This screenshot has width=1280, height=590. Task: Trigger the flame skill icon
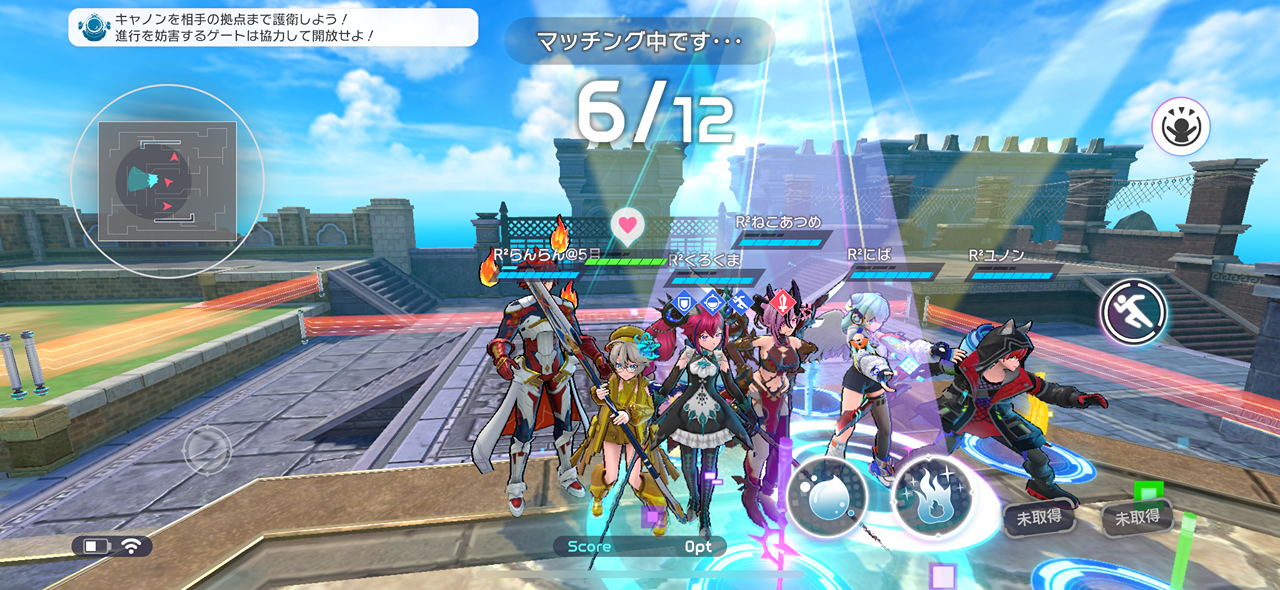933,494
